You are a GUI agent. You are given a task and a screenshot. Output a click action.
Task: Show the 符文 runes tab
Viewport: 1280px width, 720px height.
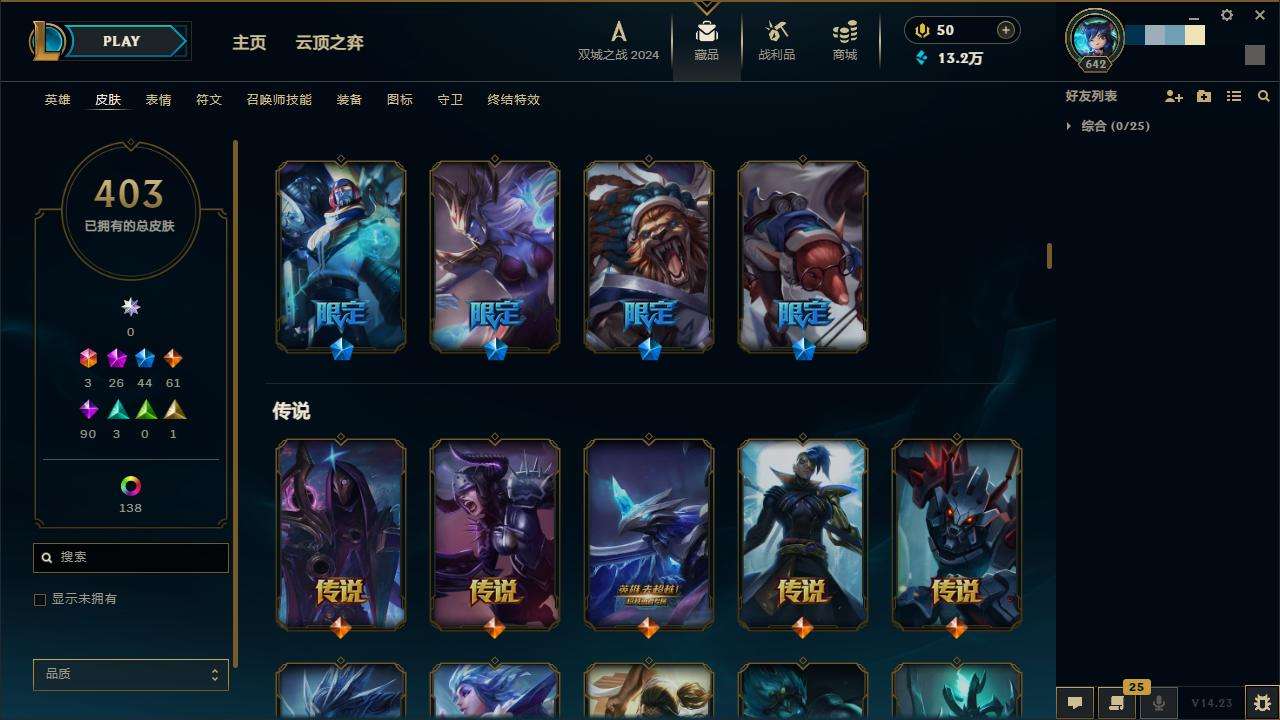pos(209,100)
